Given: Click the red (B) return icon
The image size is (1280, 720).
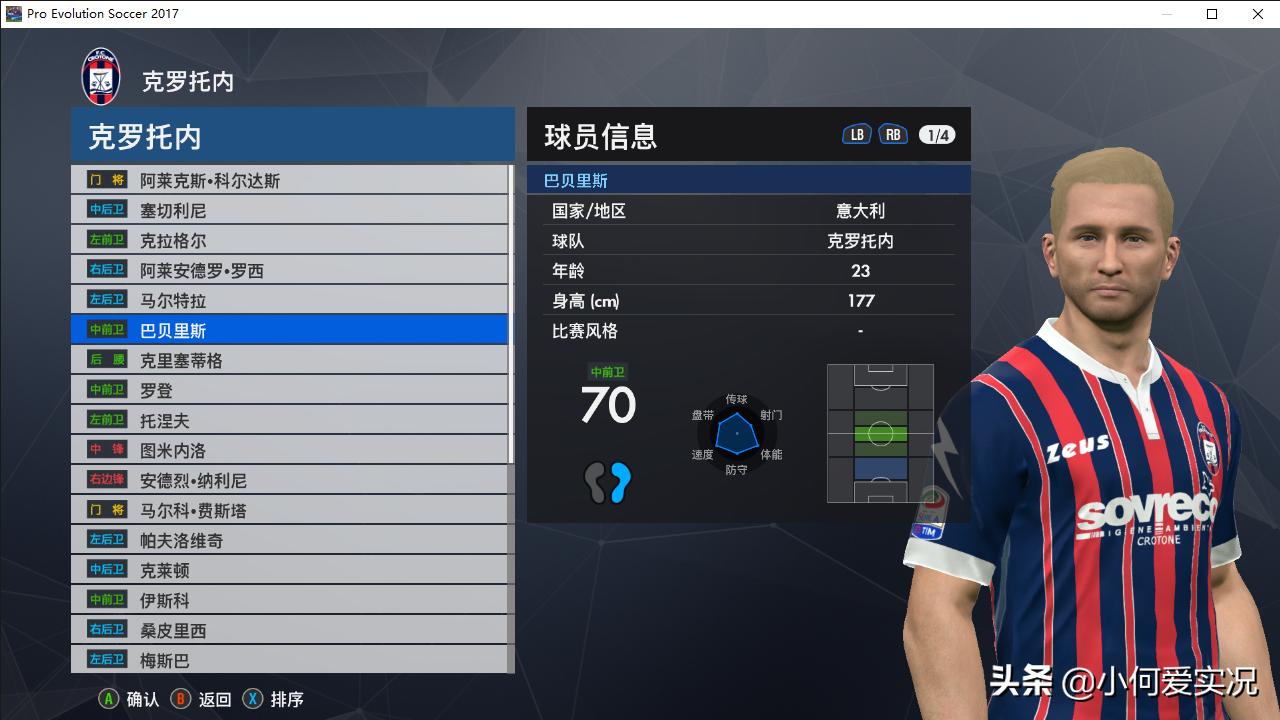Looking at the screenshot, I should (x=181, y=699).
